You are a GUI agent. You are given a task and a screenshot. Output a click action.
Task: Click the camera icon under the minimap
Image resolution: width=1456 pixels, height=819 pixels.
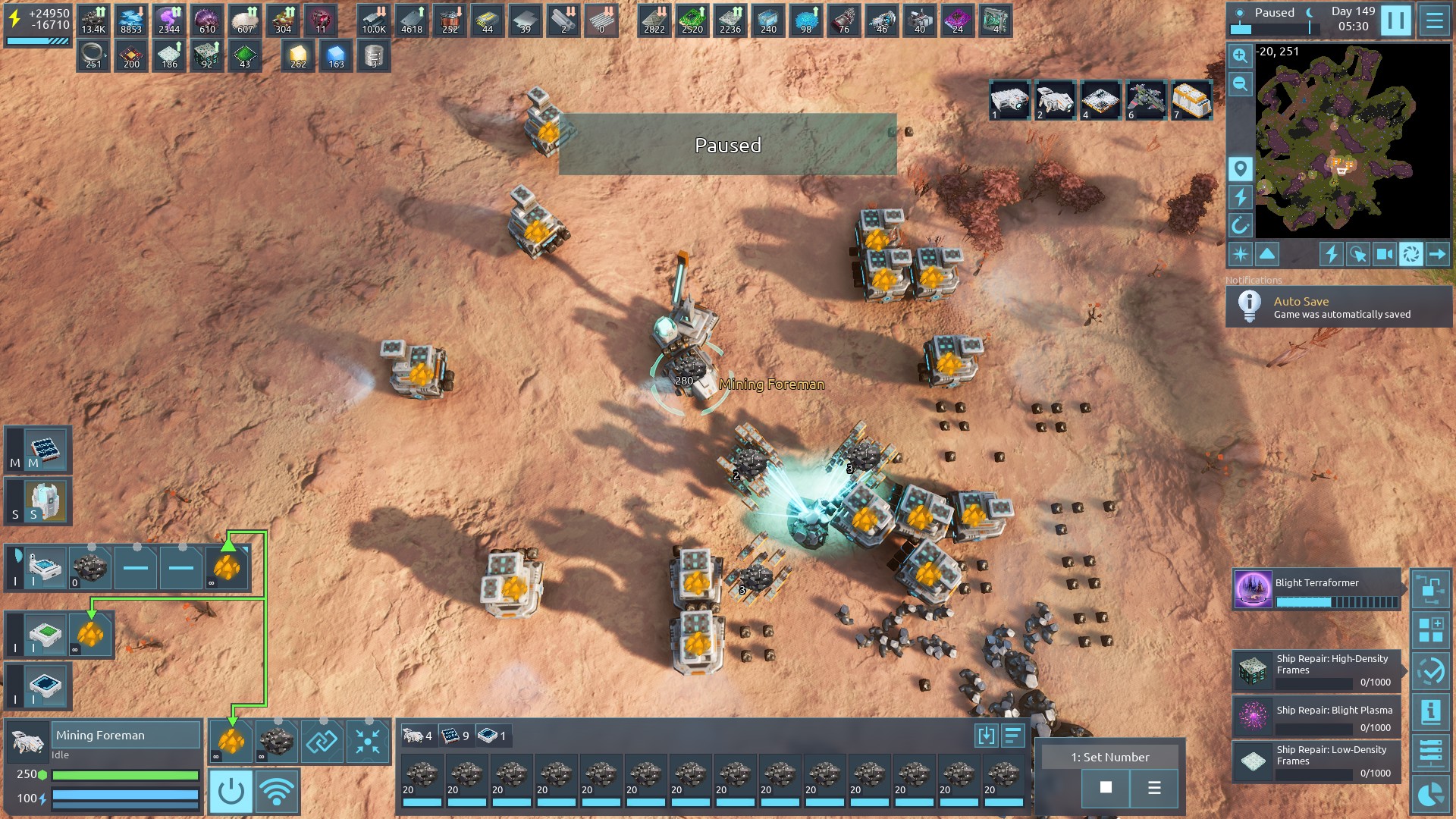pyautogui.click(x=1384, y=254)
